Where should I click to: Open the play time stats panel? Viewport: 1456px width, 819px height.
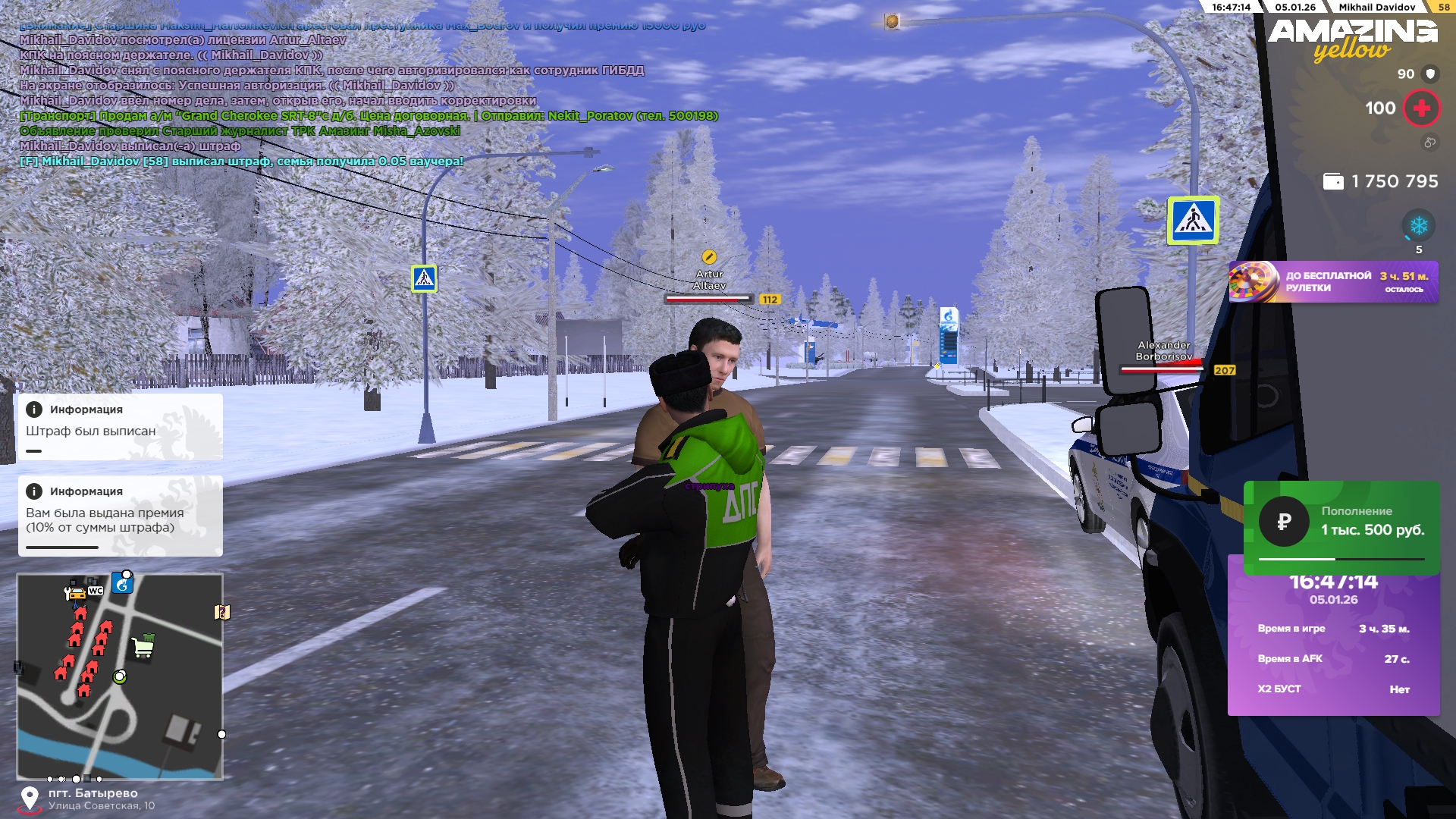pos(1333,645)
